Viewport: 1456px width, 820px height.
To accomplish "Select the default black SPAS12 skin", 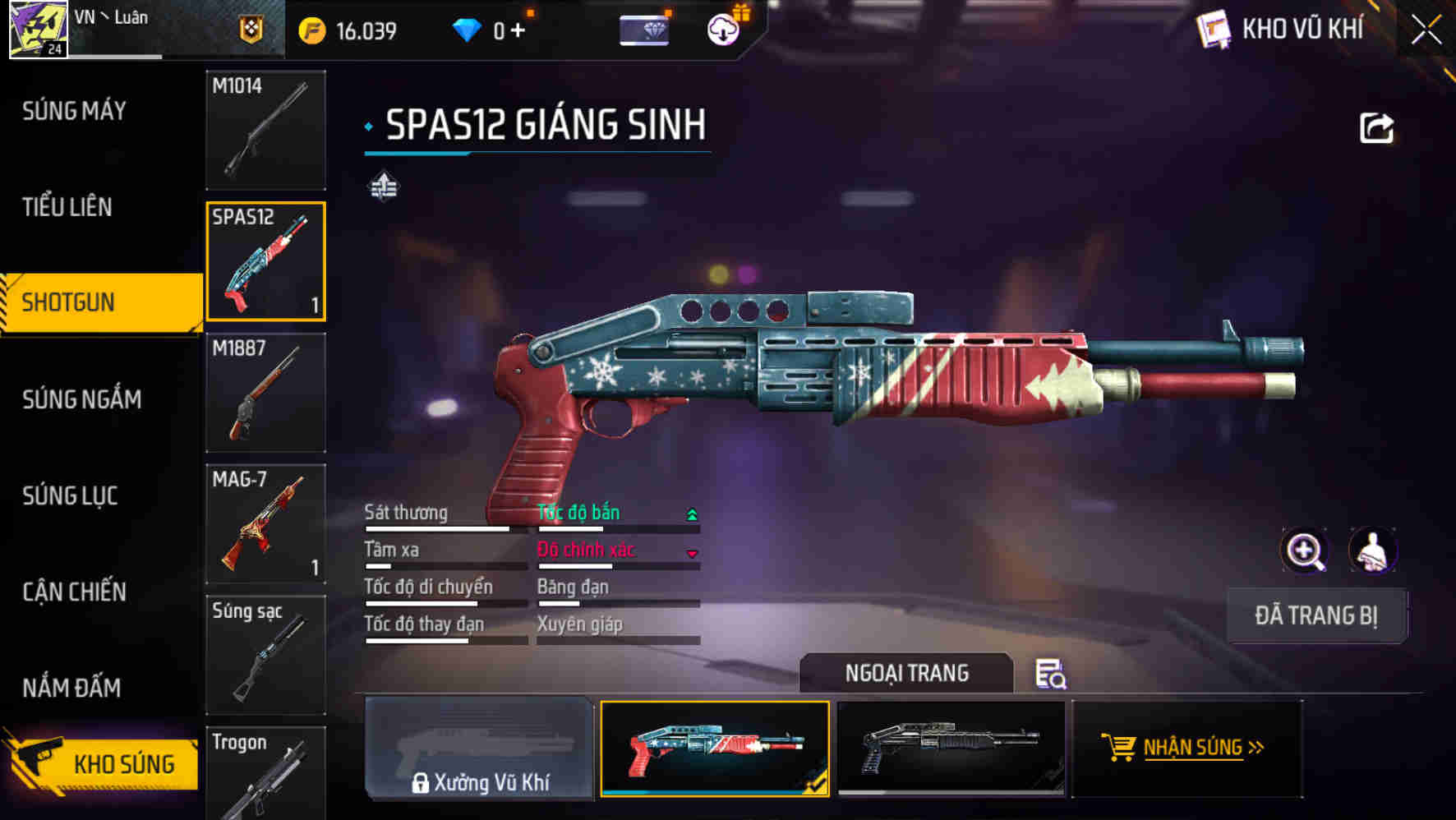I will coord(951,748).
